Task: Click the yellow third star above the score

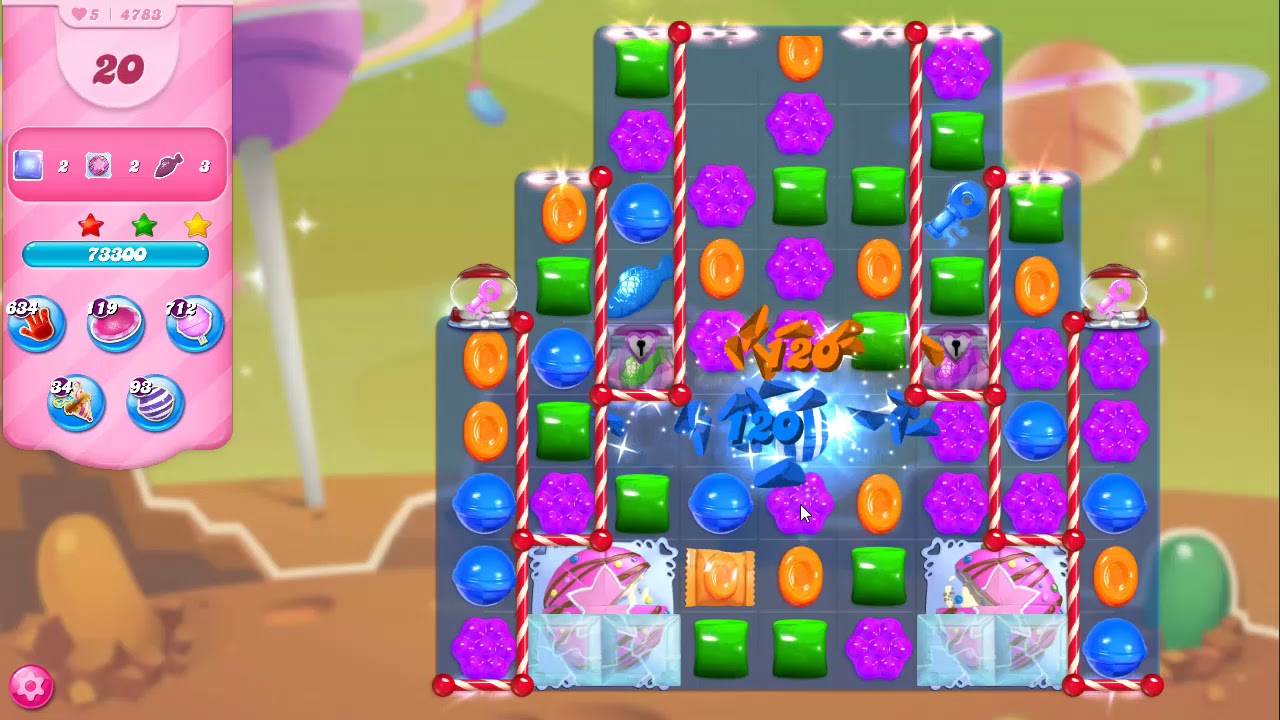Action: click(196, 226)
